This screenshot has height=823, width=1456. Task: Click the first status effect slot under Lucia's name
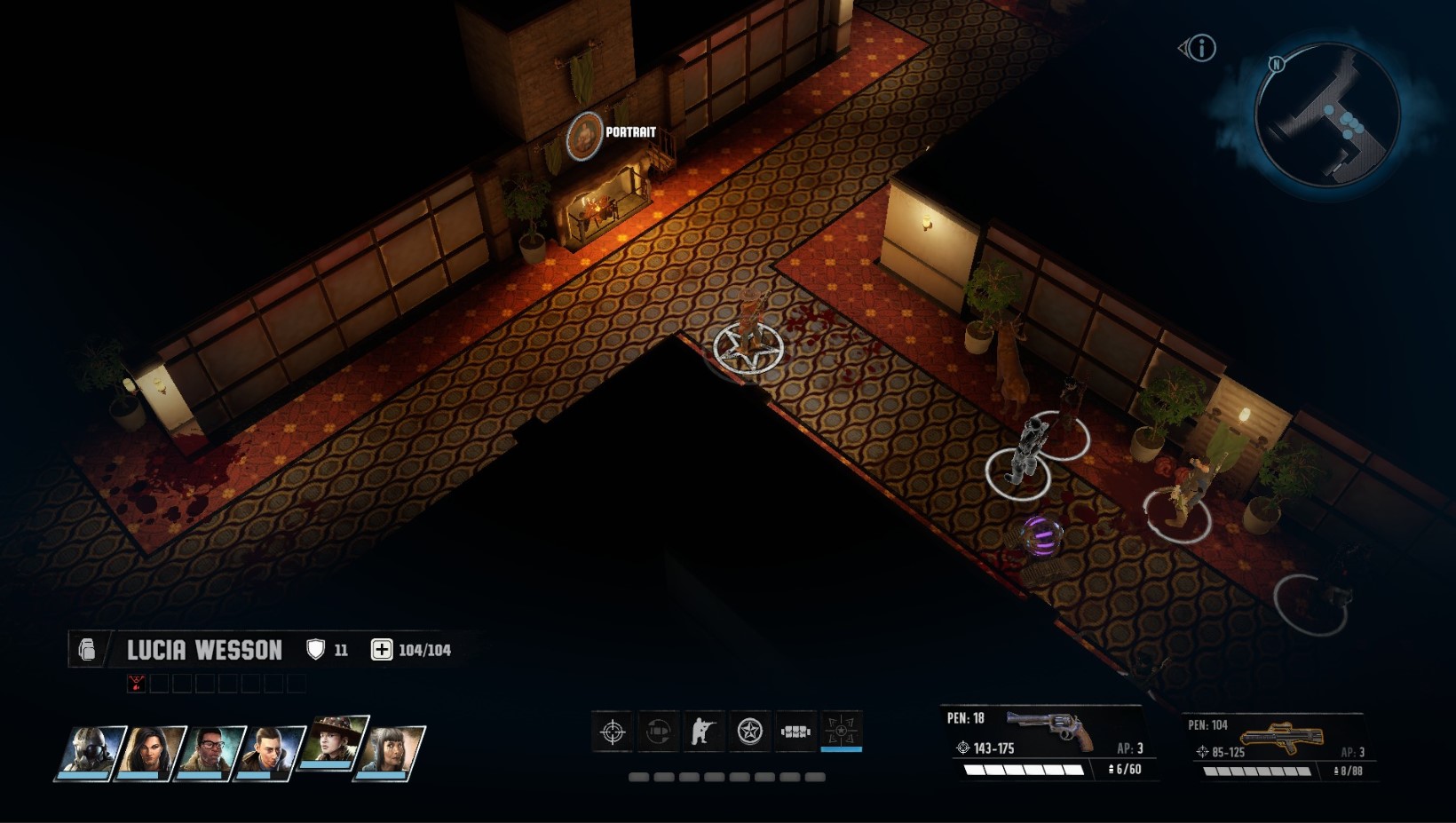[x=134, y=683]
